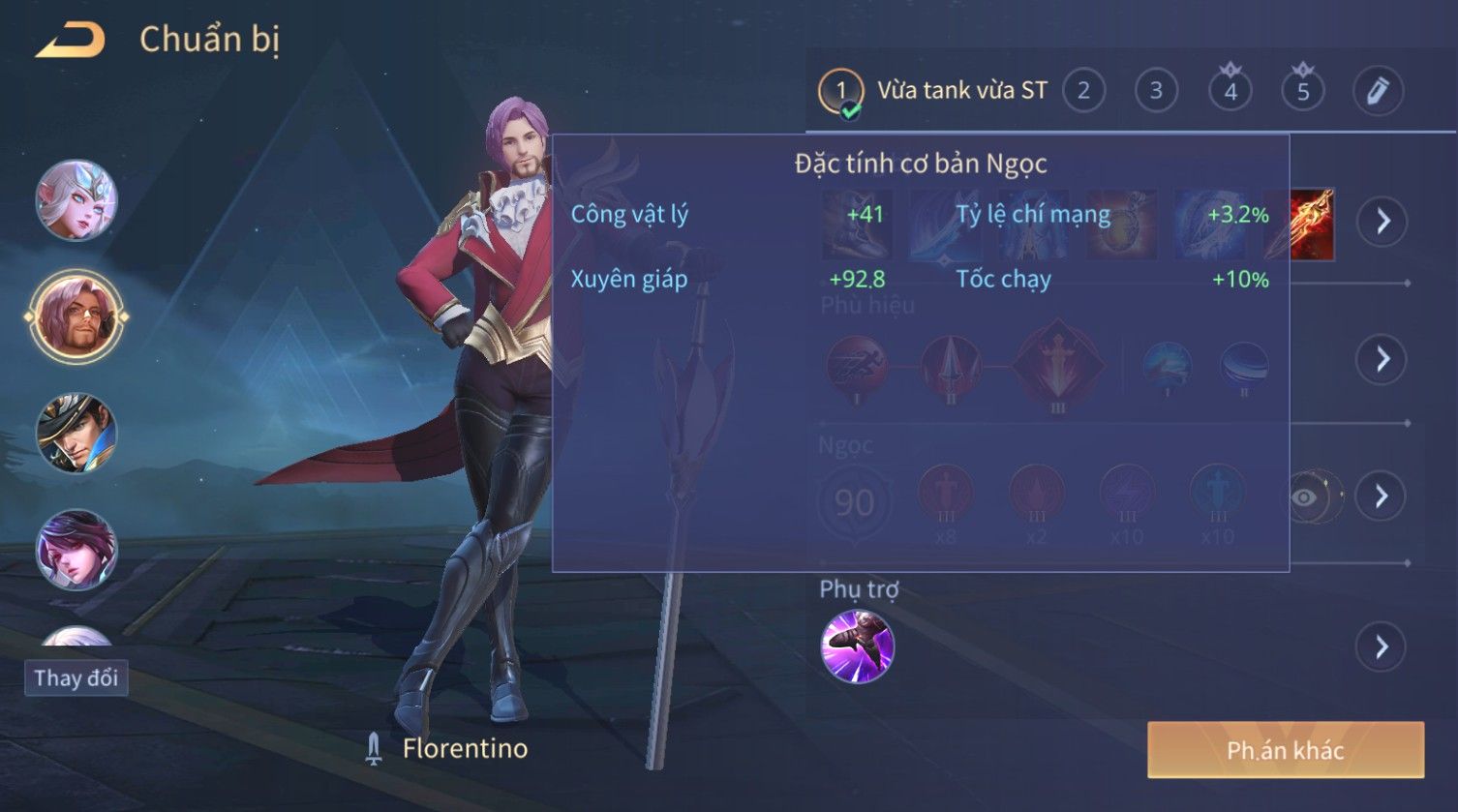
Task: Choose the Florentino hero portrait
Action: [76, 316]
